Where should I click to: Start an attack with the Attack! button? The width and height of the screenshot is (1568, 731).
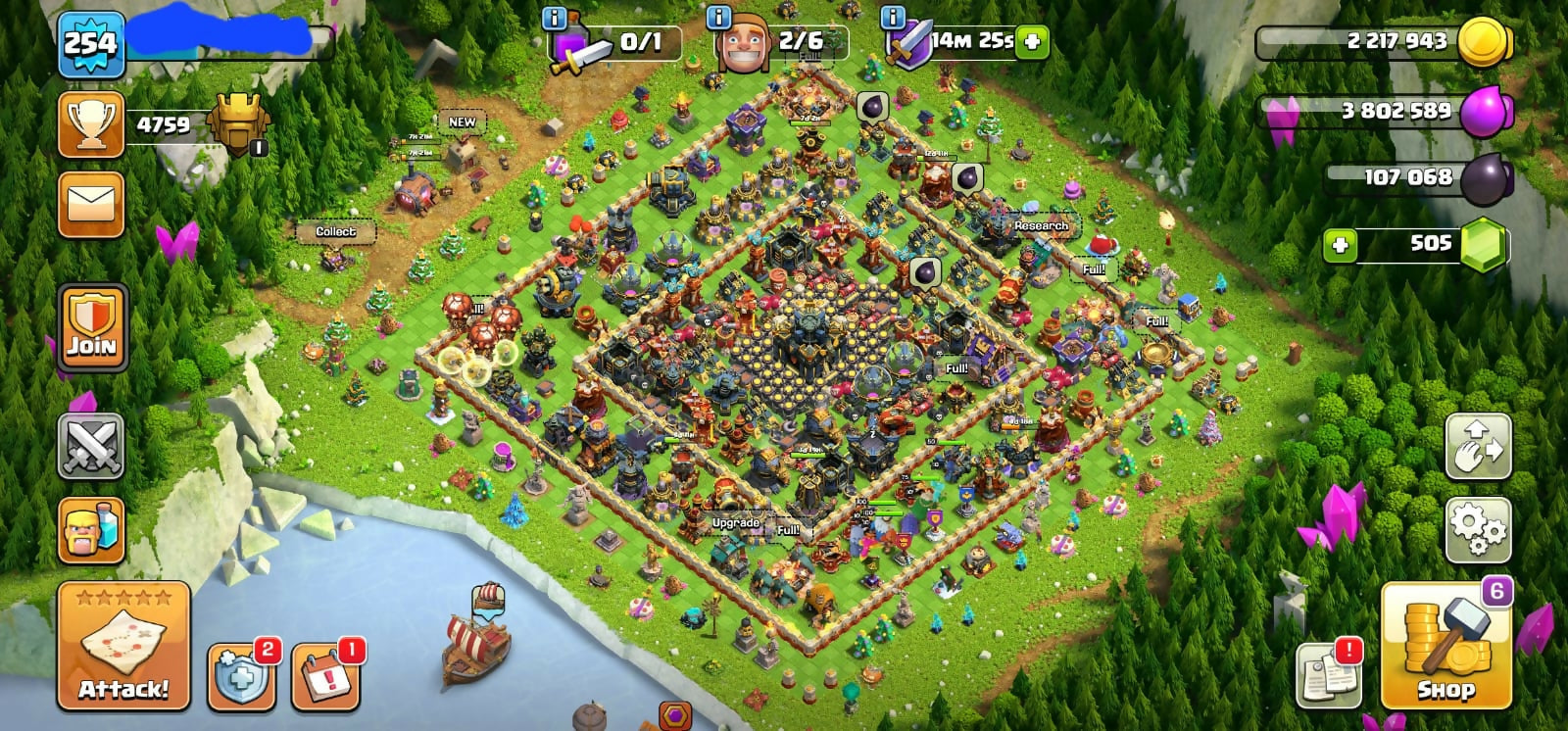tap(123, 647)
